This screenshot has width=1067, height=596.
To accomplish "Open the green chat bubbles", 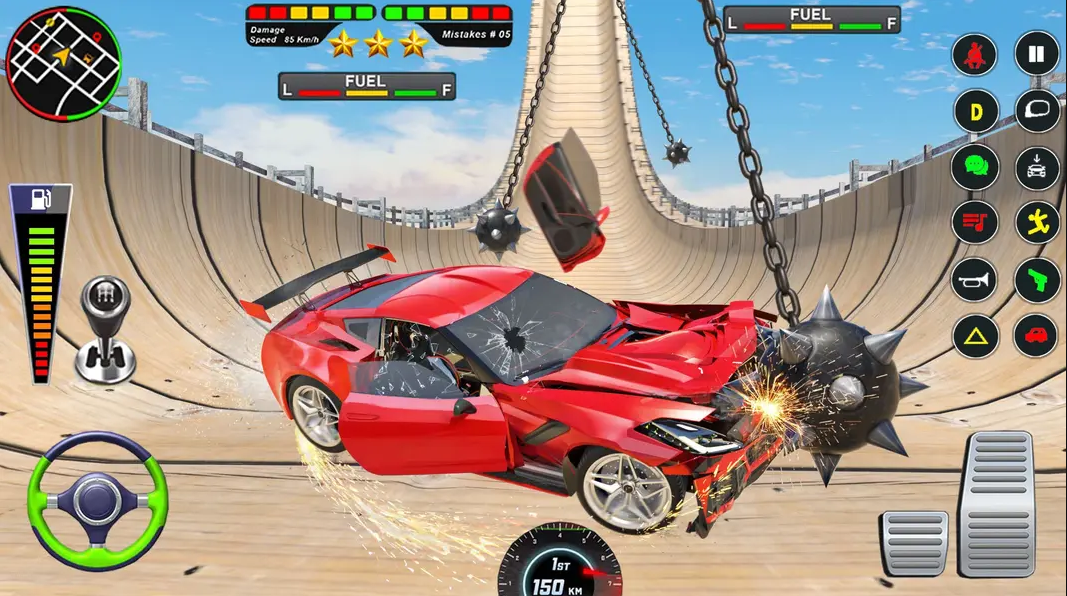I will click(975, 167).
